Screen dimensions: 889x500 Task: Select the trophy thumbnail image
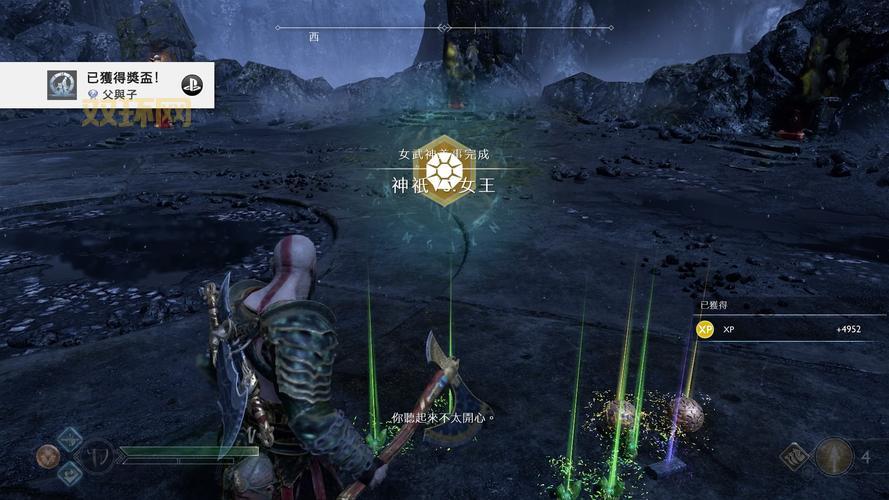62,85
